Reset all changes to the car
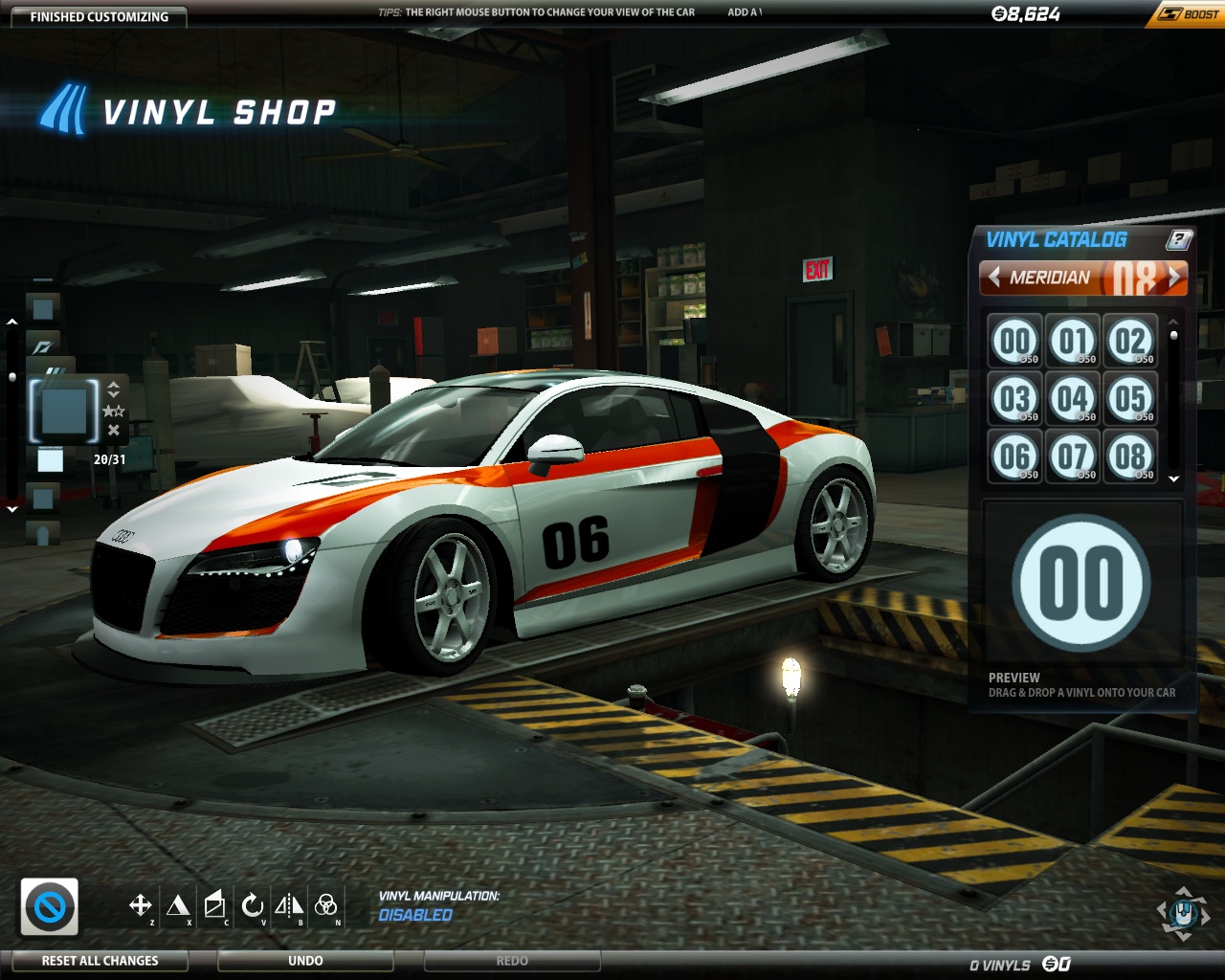Viewport: 1225px width, 980px height. point(100,961)
